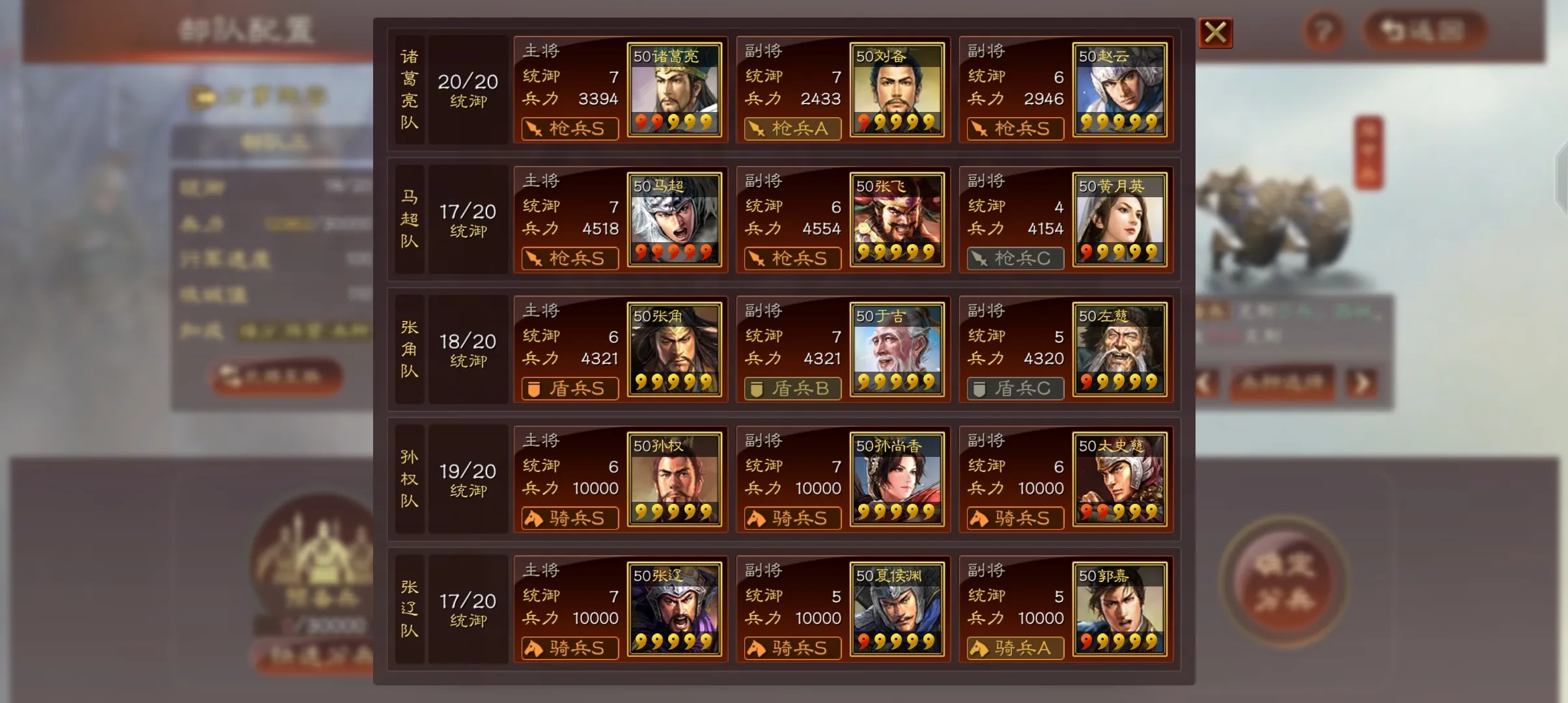Viewport: 1568px width, 703px height.
Task: Choose the 黄月英 portrait
Action: point(1119,219)
